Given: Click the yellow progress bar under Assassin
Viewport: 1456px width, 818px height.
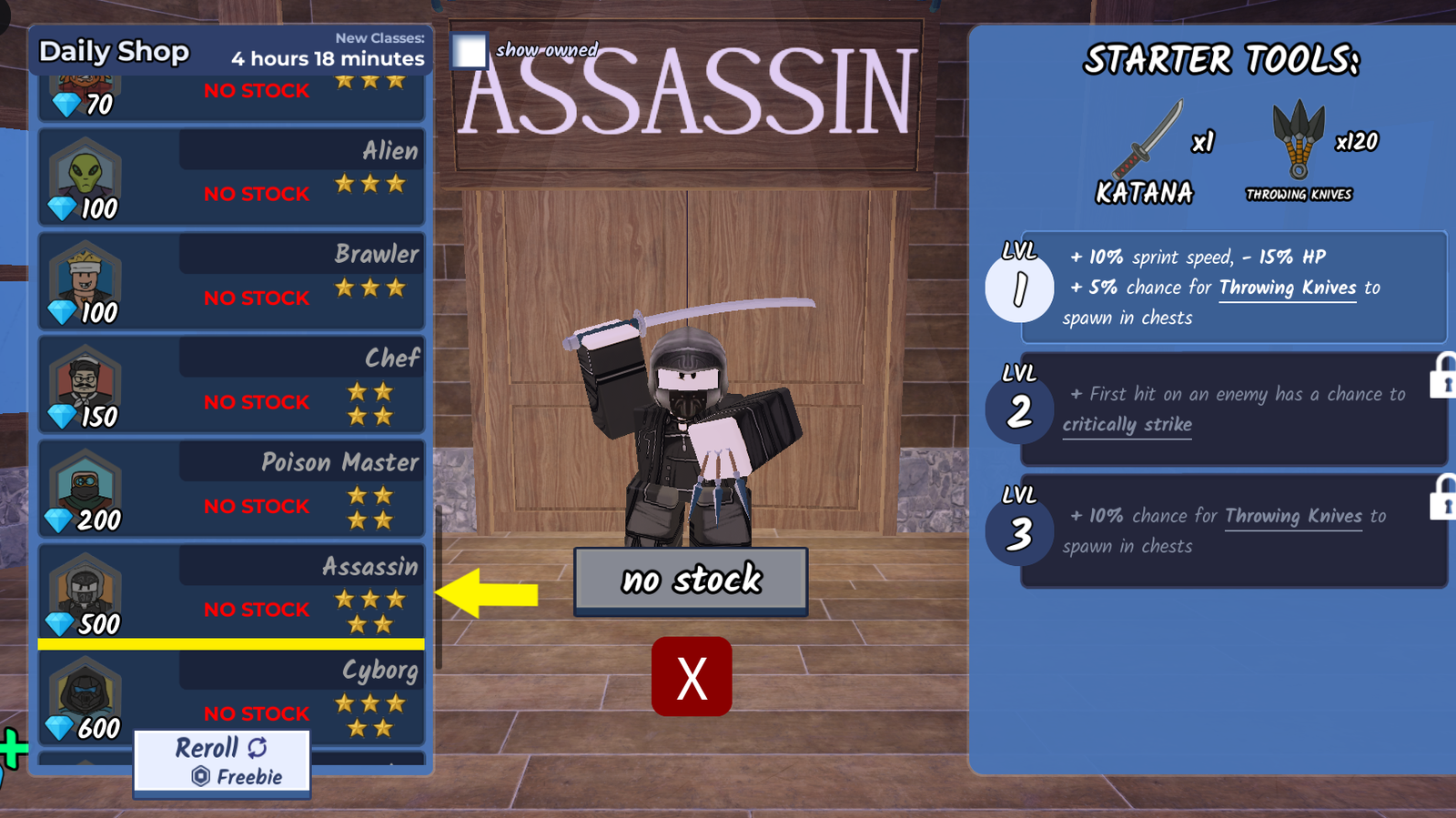Looking at the screenshot, I should pyautogui.click(x=230, y=644).
